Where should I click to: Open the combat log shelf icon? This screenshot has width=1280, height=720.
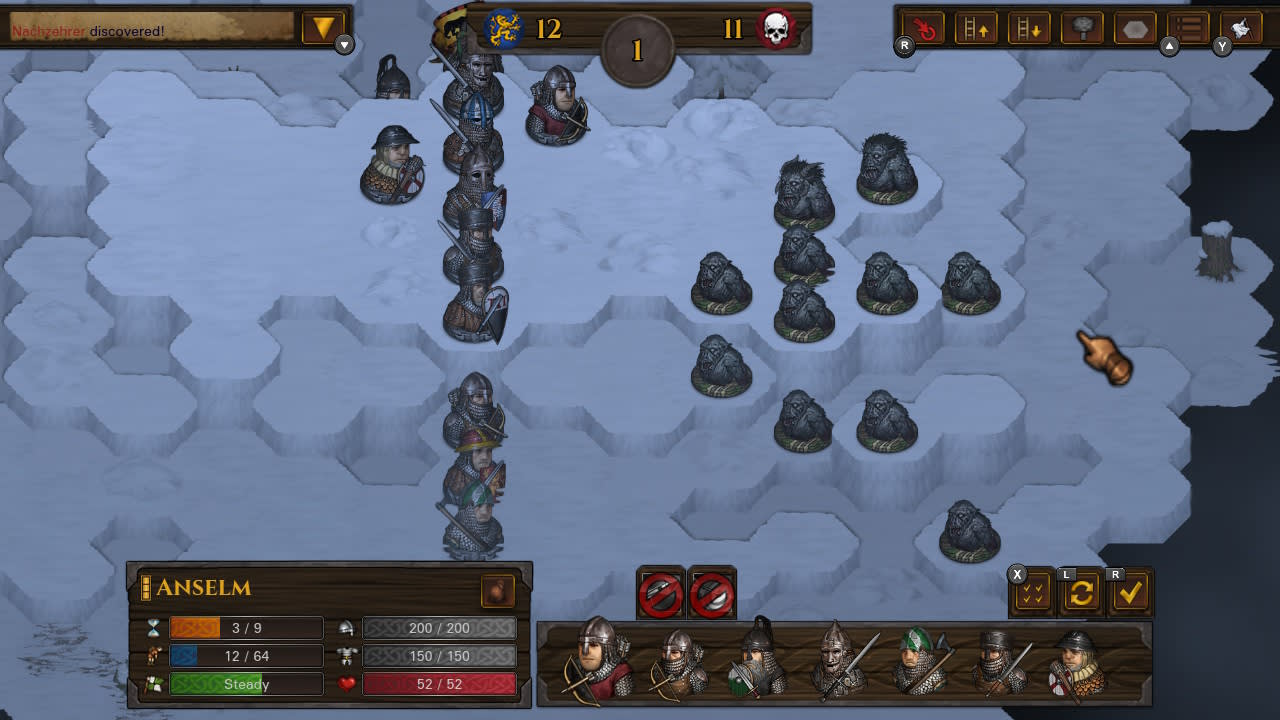(x=1187, y=27)
